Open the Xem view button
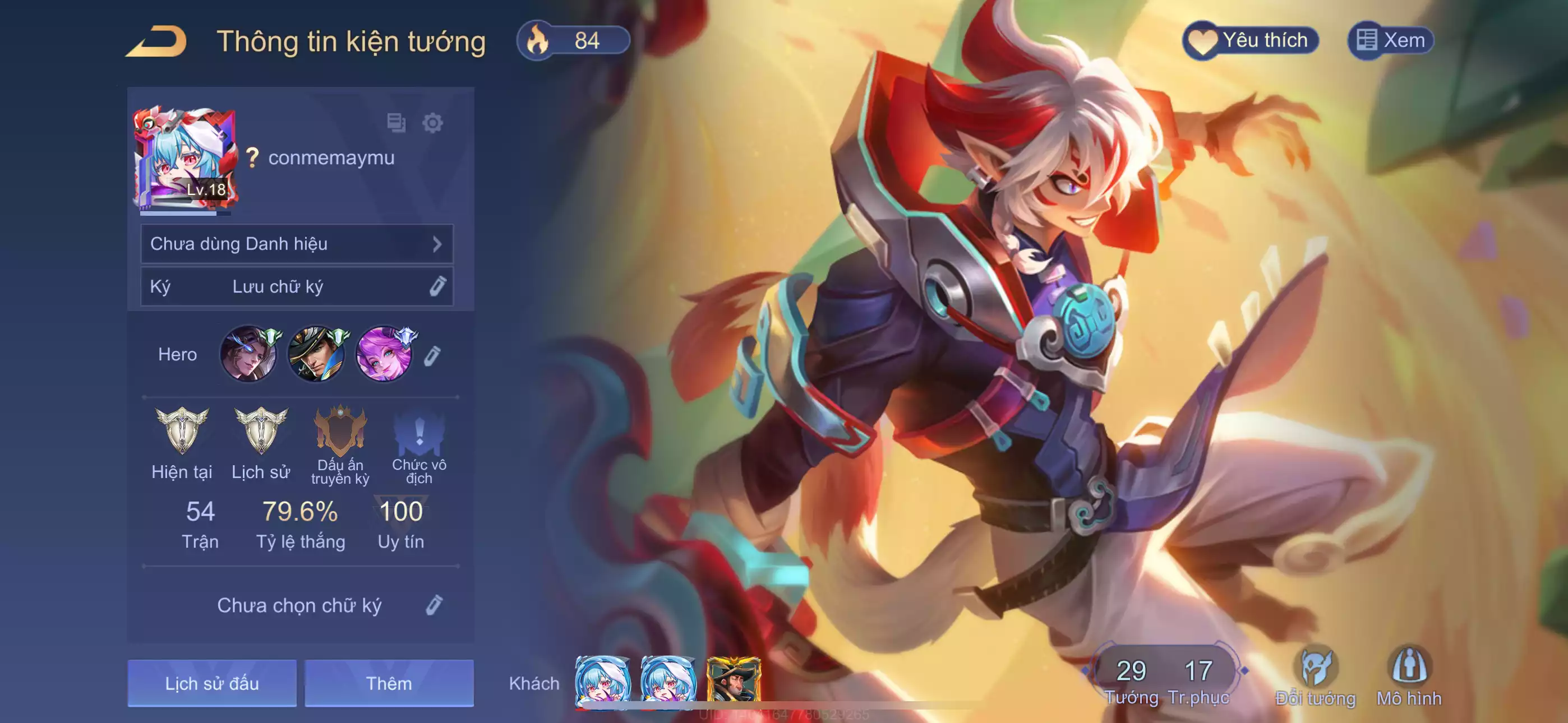This screenshot has width=1568, height=723. click(1391, 41)
